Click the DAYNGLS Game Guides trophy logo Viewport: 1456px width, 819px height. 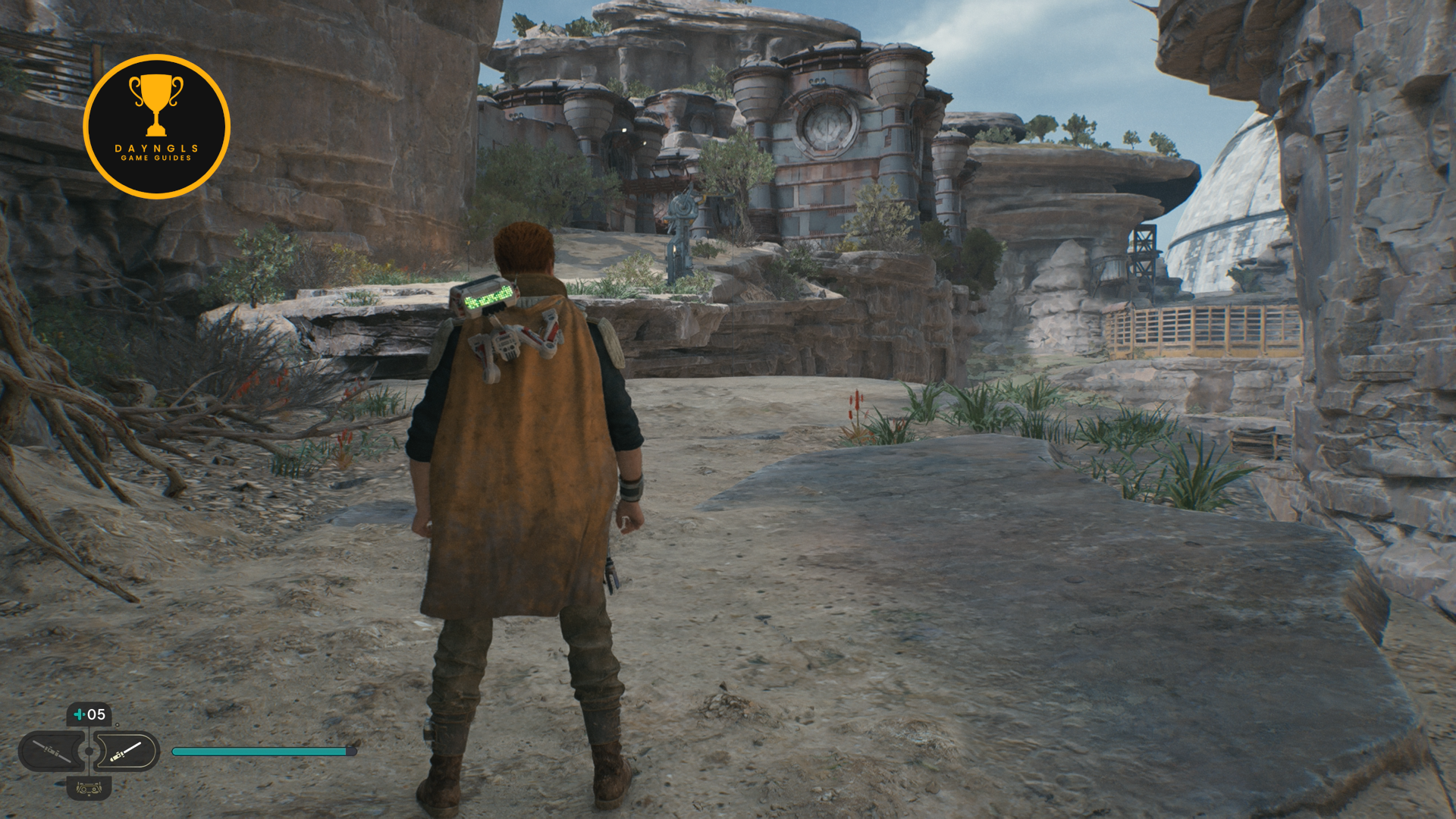[x=156, y=126]
